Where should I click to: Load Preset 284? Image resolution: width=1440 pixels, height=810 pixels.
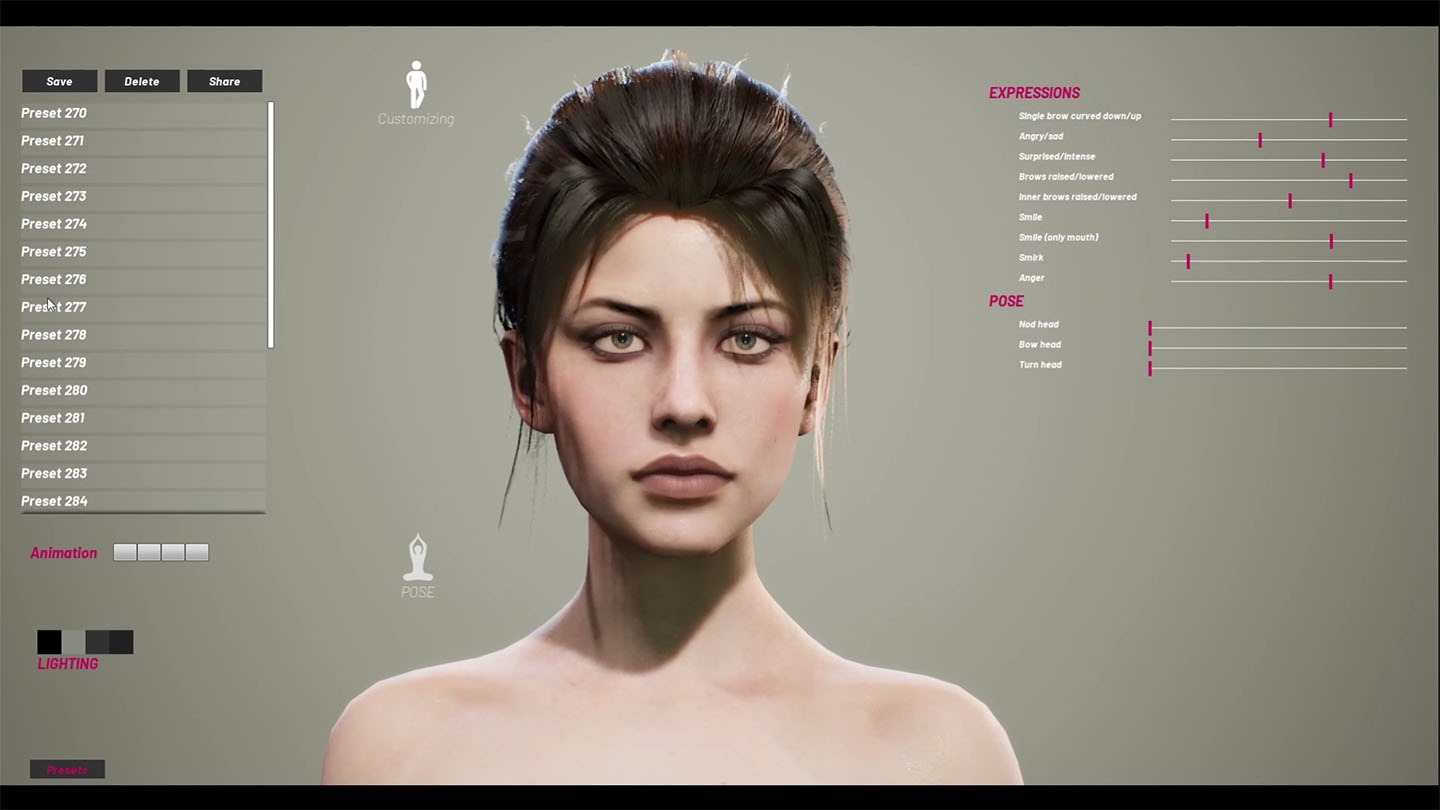pyautogui.click(x=54, y=500)
